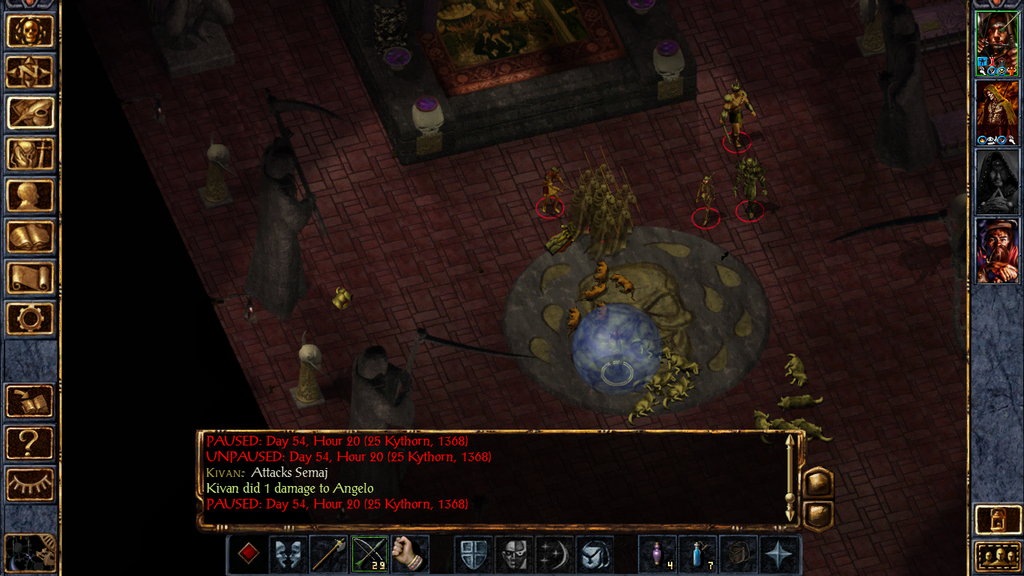This screenshot has width=1024, height=576.
Task: Select the bearded man in red hat portrait
Action: pyautogui.click(x=997, y=250)
